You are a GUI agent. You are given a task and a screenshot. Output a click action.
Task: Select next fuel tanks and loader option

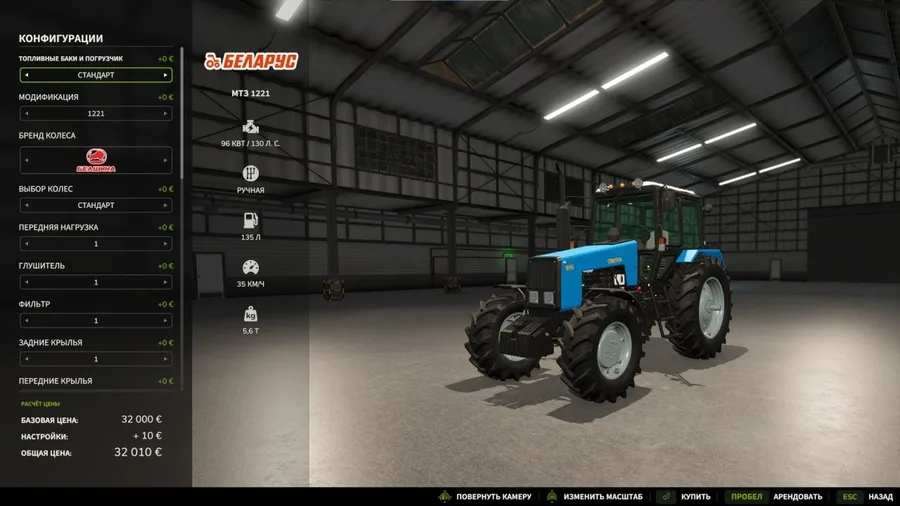click(x=165, y=75)
